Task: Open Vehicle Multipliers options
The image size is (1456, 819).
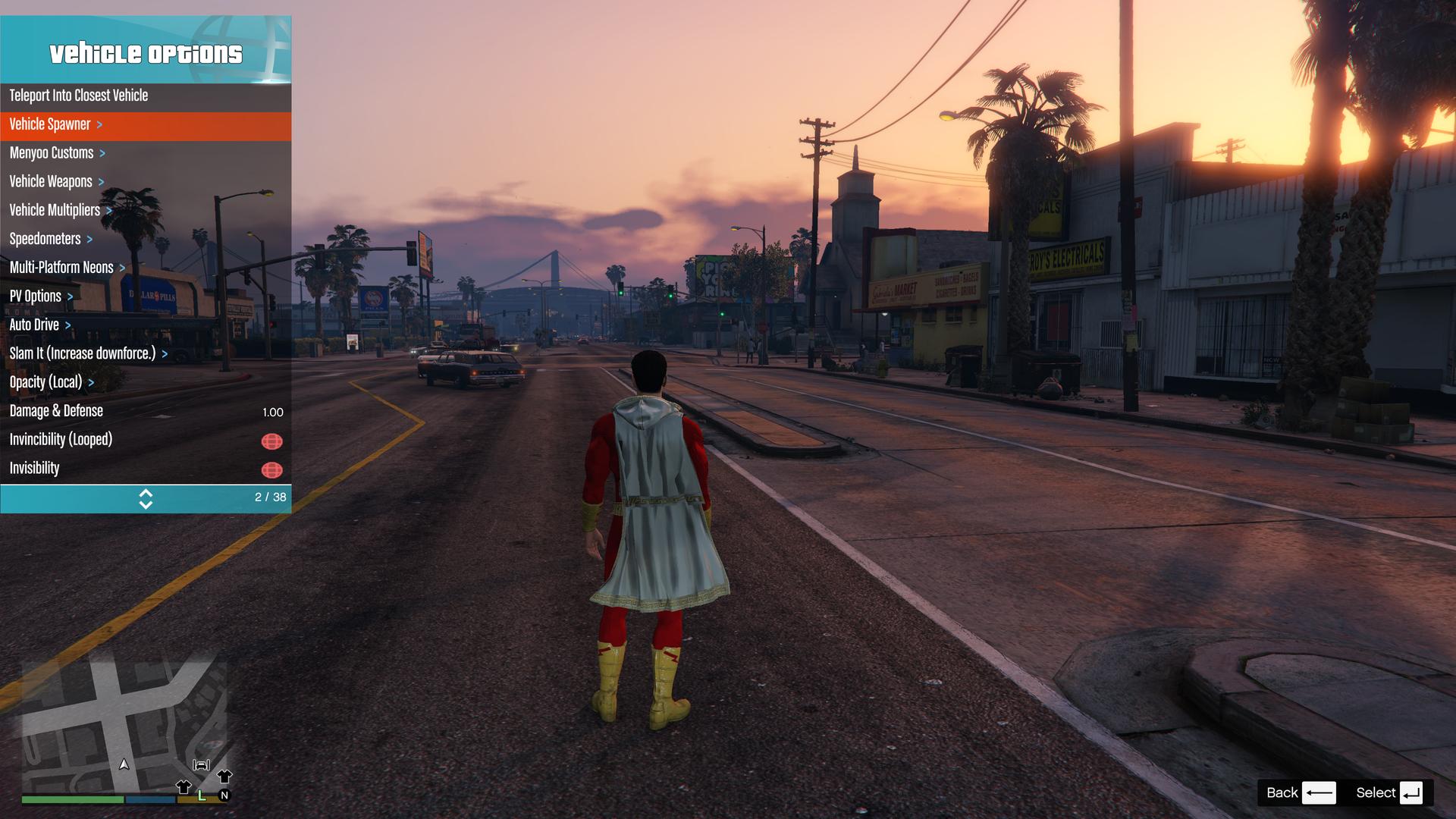Action: 55,210
